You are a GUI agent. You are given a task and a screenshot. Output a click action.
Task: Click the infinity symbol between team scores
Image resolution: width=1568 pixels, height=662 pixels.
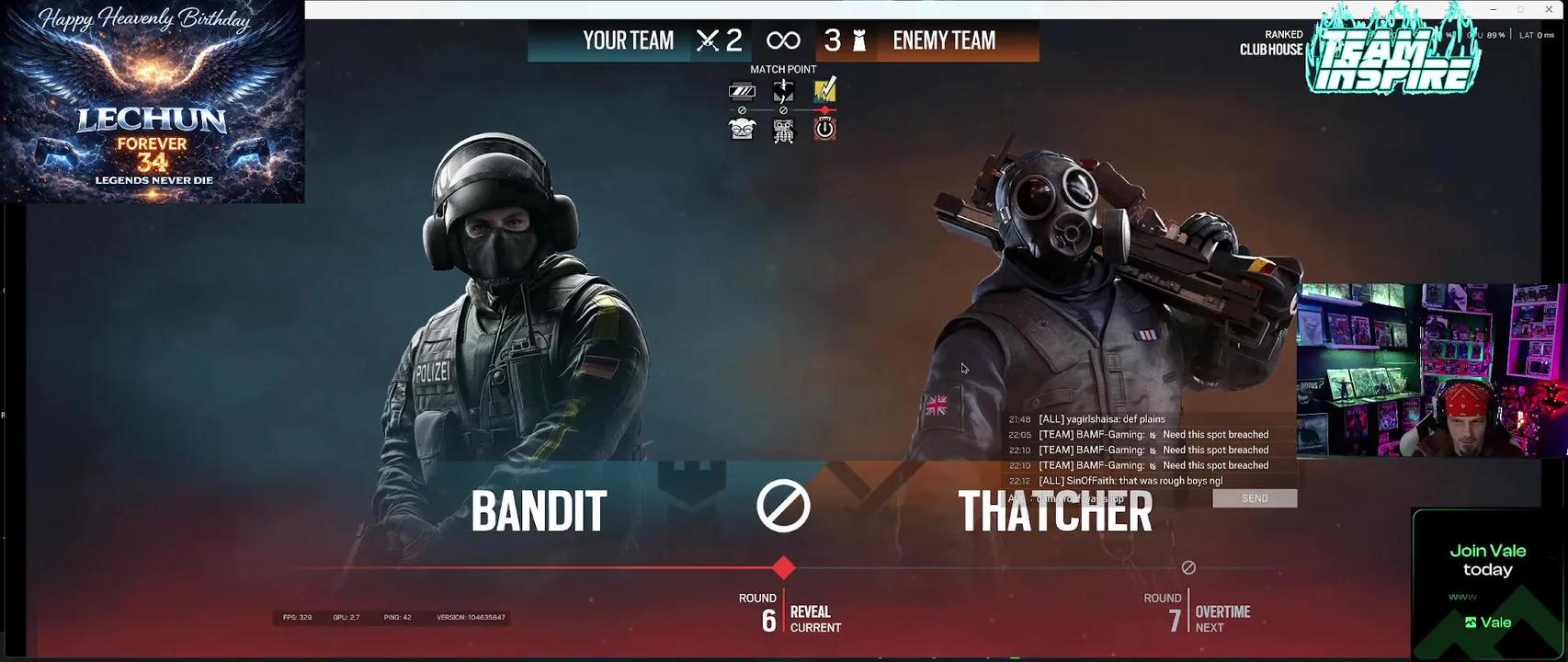783,39
